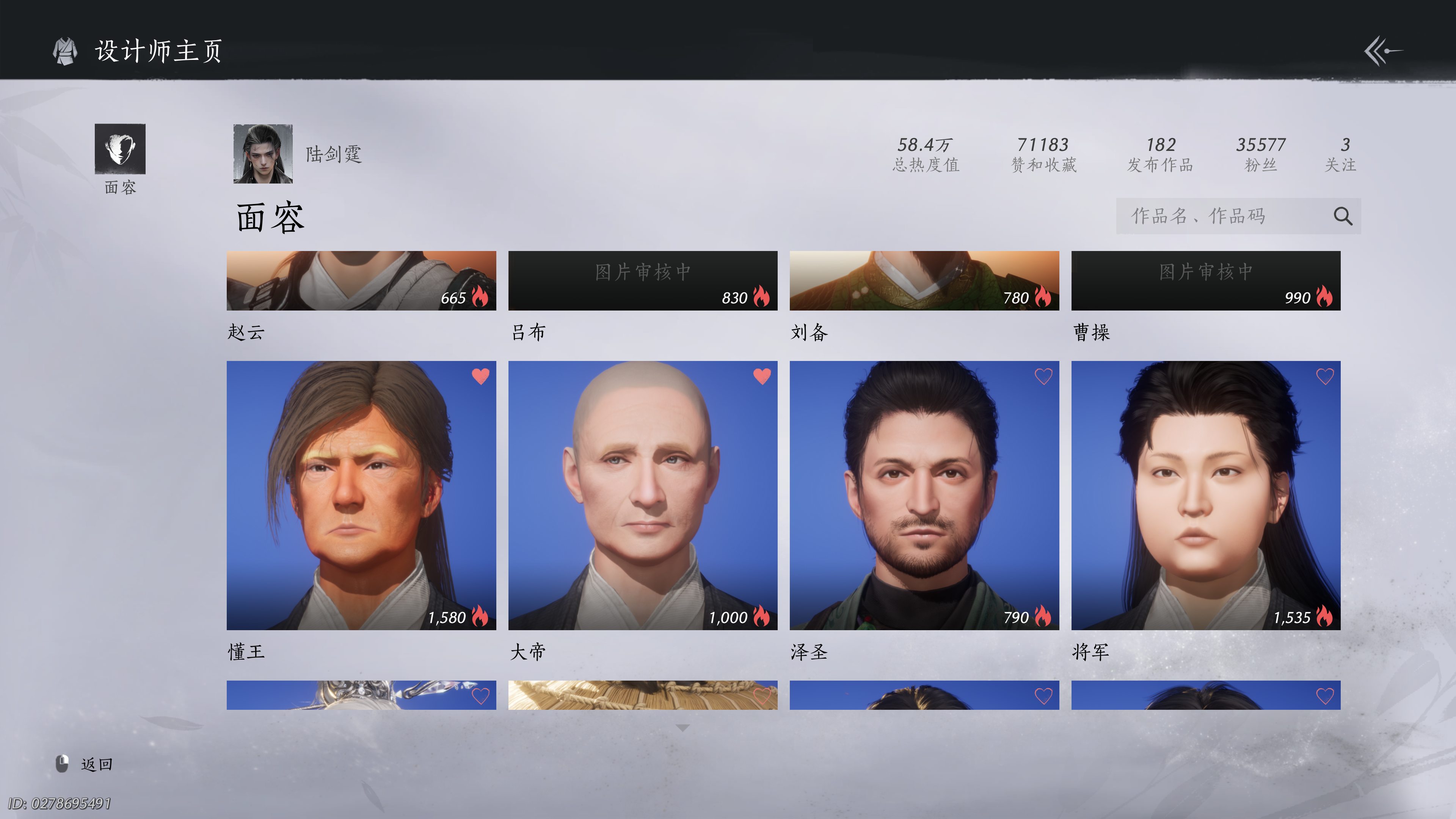The width and height of the screenshot is (1456, 819).
Task: Unlike the 懂王 preset heart
Action: tap(480, 377)
